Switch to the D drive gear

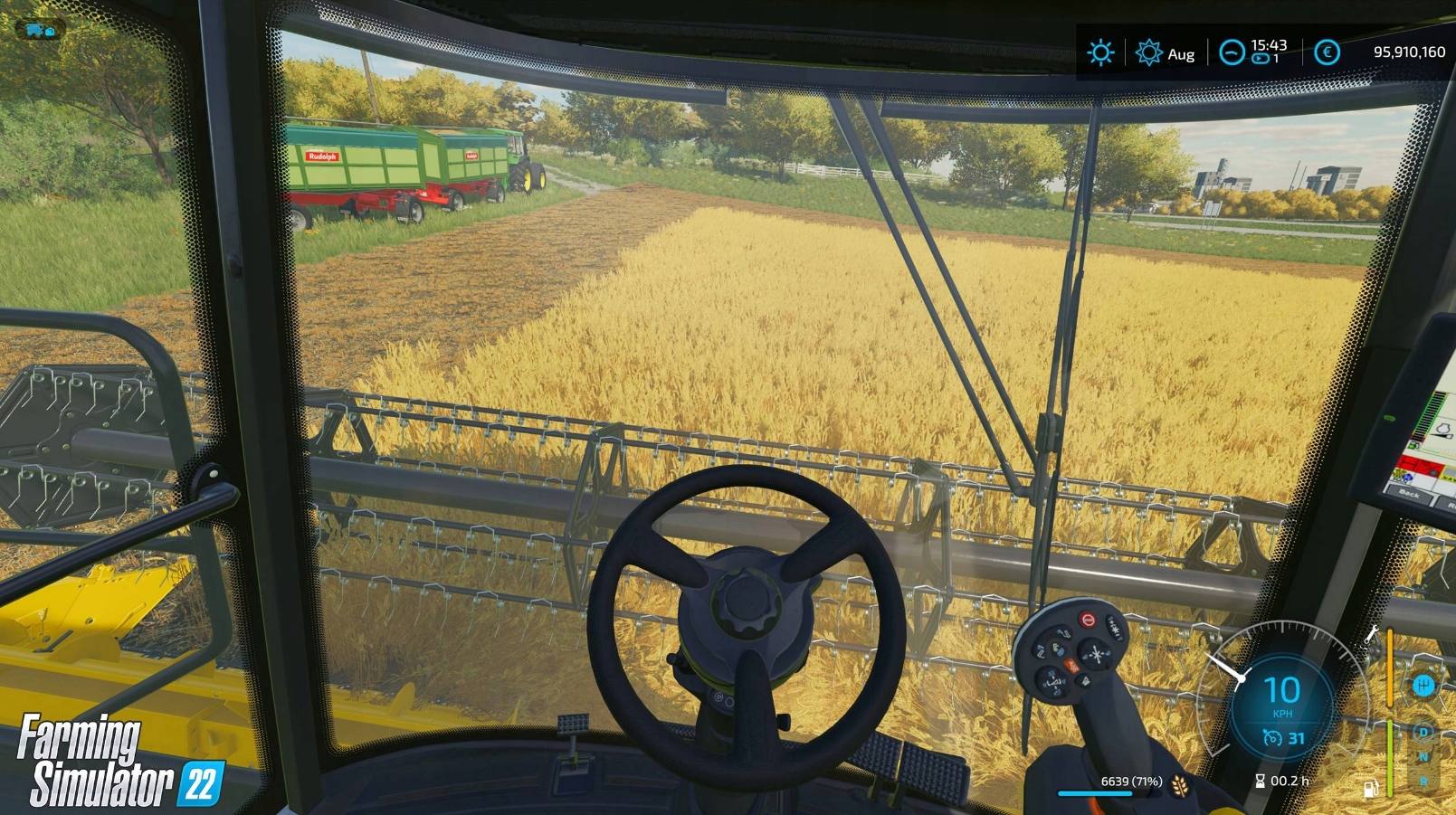coord(1423,732)
